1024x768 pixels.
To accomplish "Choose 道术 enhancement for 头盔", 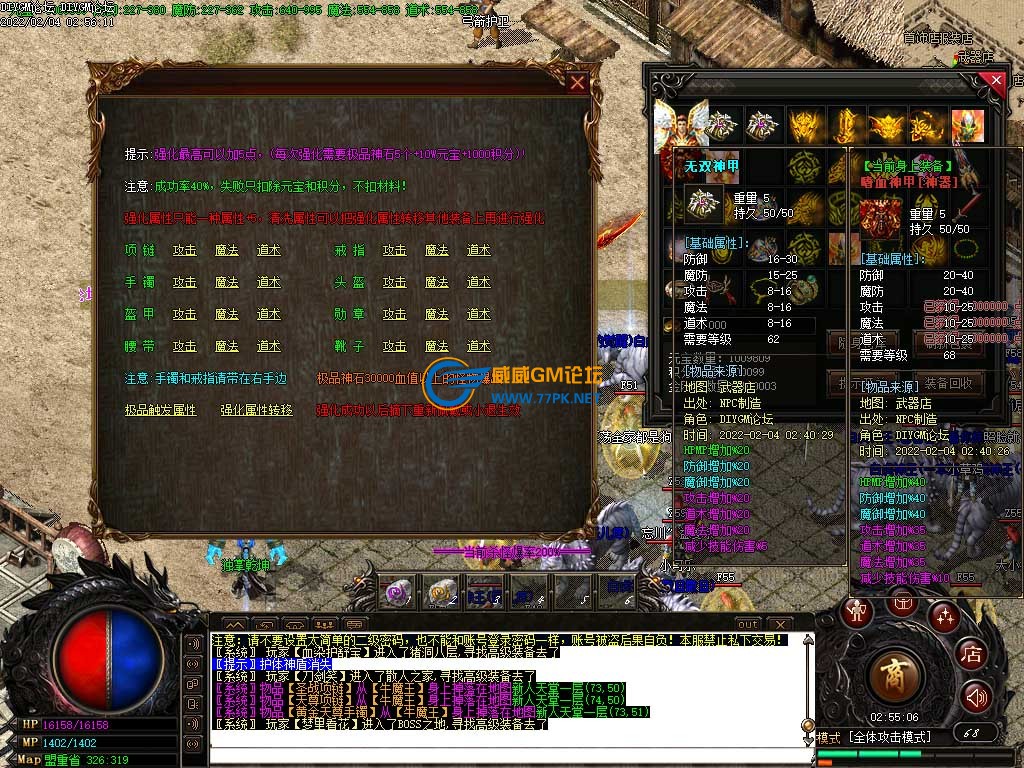I will [x=478, y=282].
